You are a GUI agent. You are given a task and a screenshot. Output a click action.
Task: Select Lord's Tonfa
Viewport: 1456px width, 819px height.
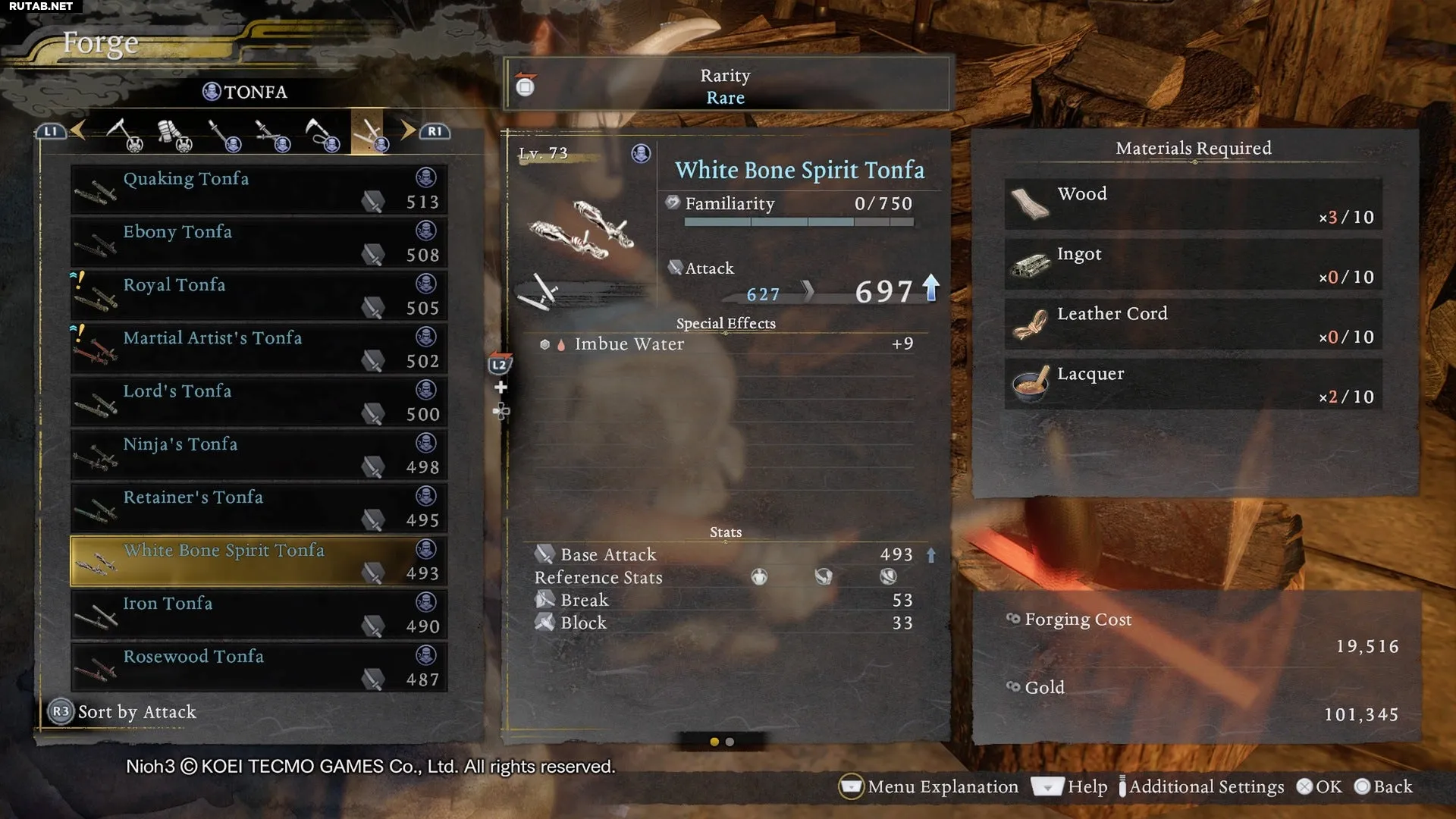point(259,402)
